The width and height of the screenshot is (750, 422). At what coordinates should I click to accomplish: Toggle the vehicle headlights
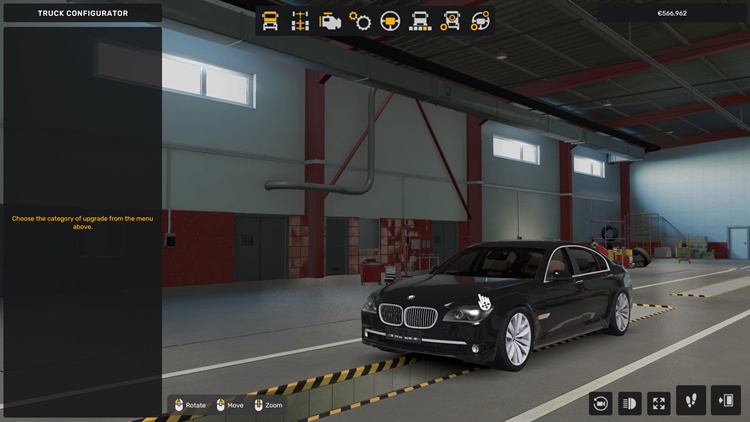pyautogui.click(x=630, y=403)
